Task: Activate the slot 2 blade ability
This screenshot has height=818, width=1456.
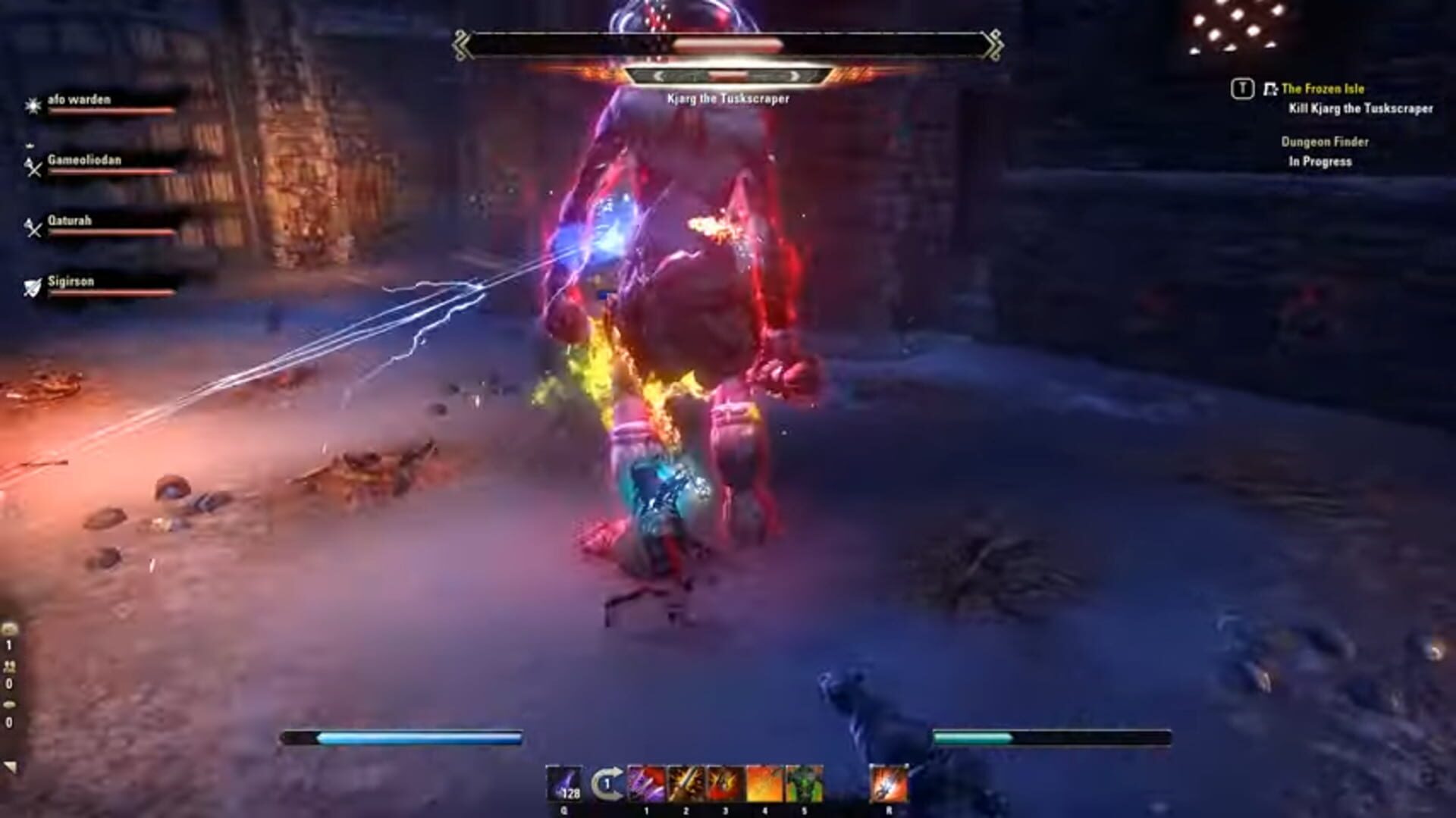Action: [x=686, y=783]
